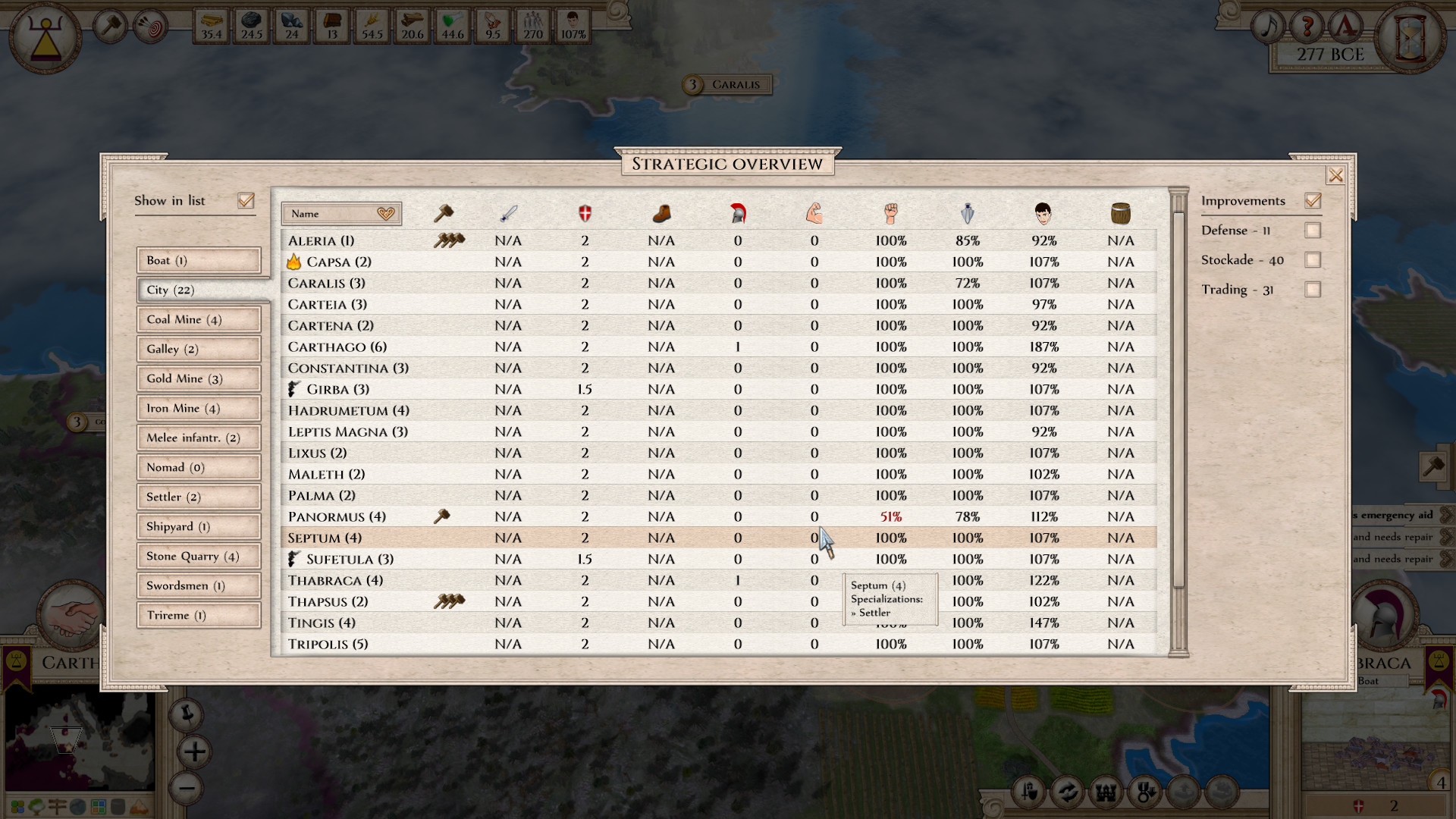Show the Trireme (1) units
This screenshot has height=819, width=1456.
click(198, 615)
